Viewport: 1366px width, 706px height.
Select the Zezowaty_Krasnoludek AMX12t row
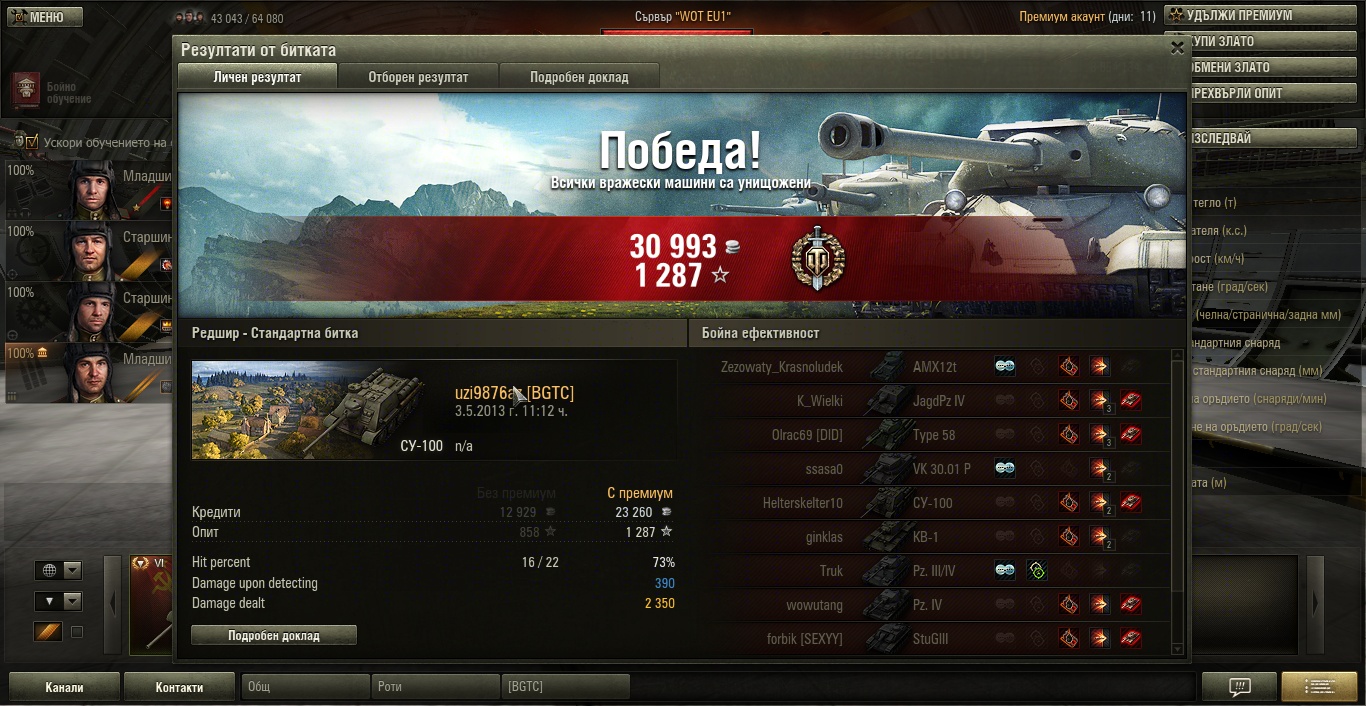point(930,367)
